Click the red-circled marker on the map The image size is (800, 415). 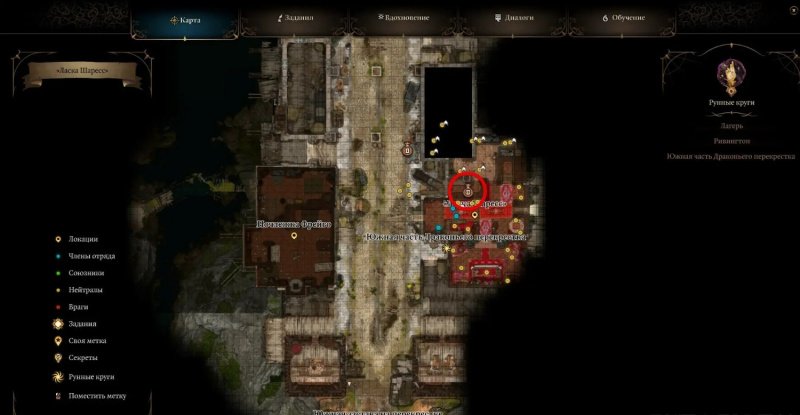[468, 188]
